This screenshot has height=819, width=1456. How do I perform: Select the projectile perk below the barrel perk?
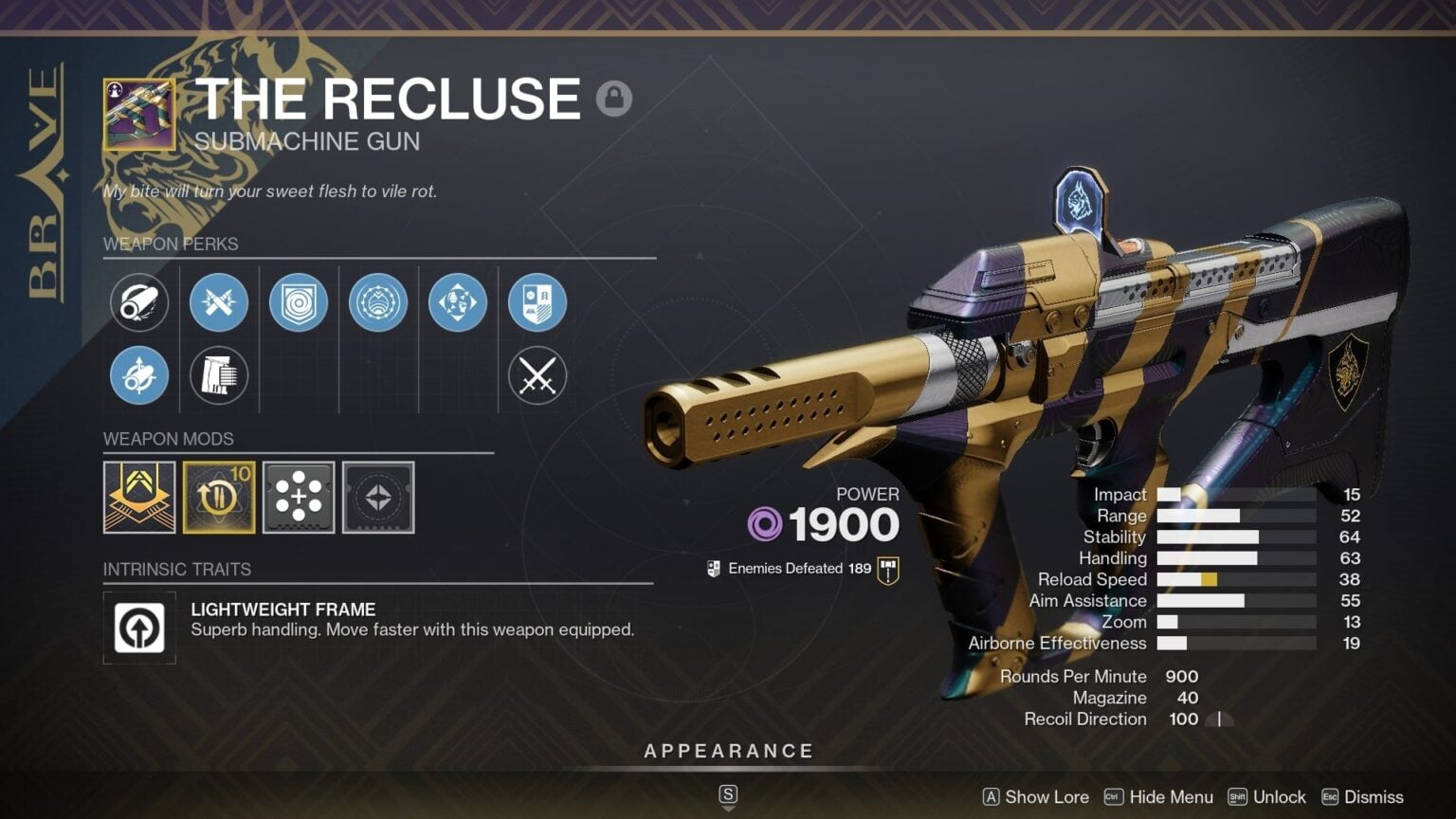138,375
